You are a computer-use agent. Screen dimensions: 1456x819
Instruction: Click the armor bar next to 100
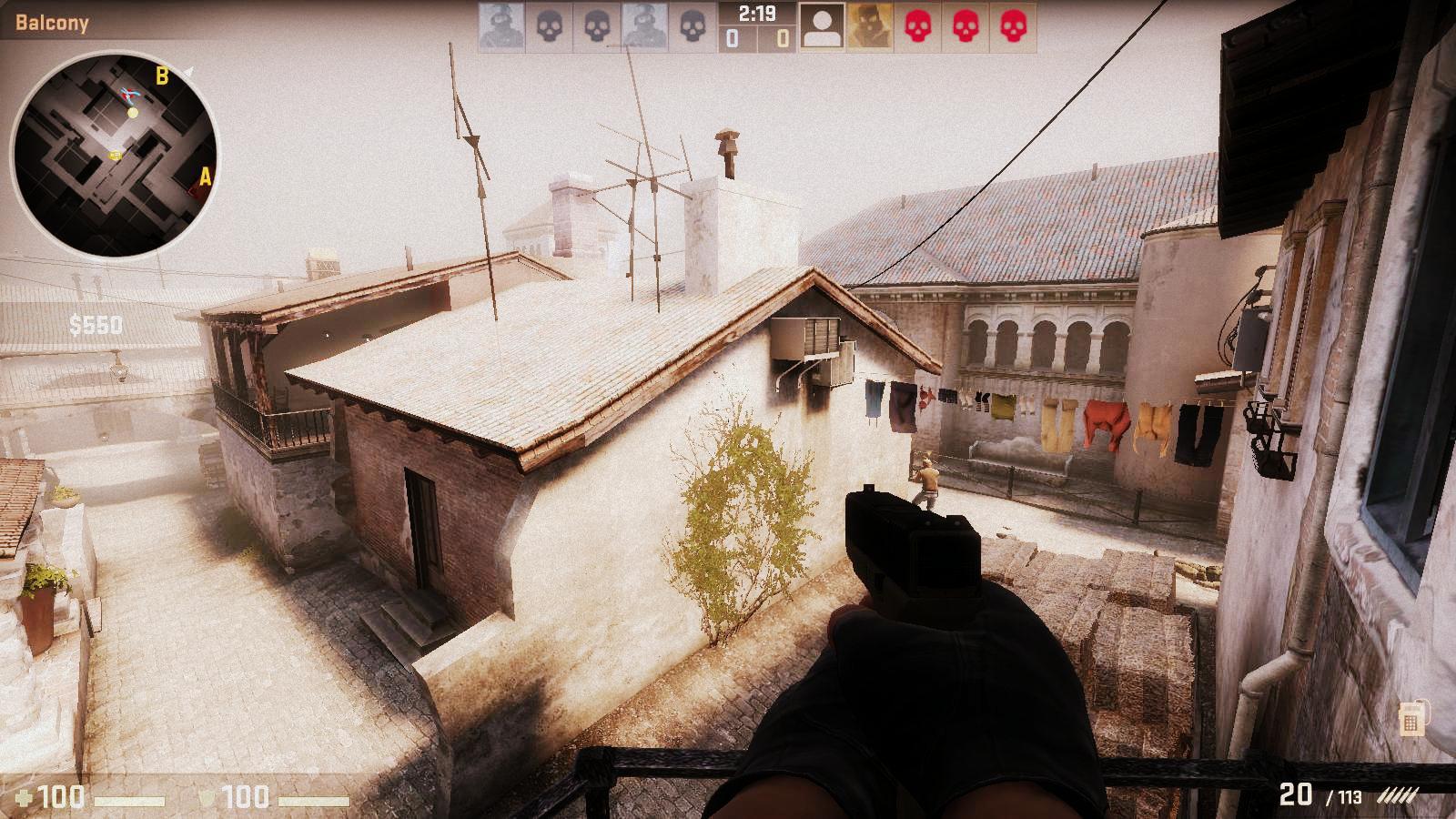coord(314,799)
